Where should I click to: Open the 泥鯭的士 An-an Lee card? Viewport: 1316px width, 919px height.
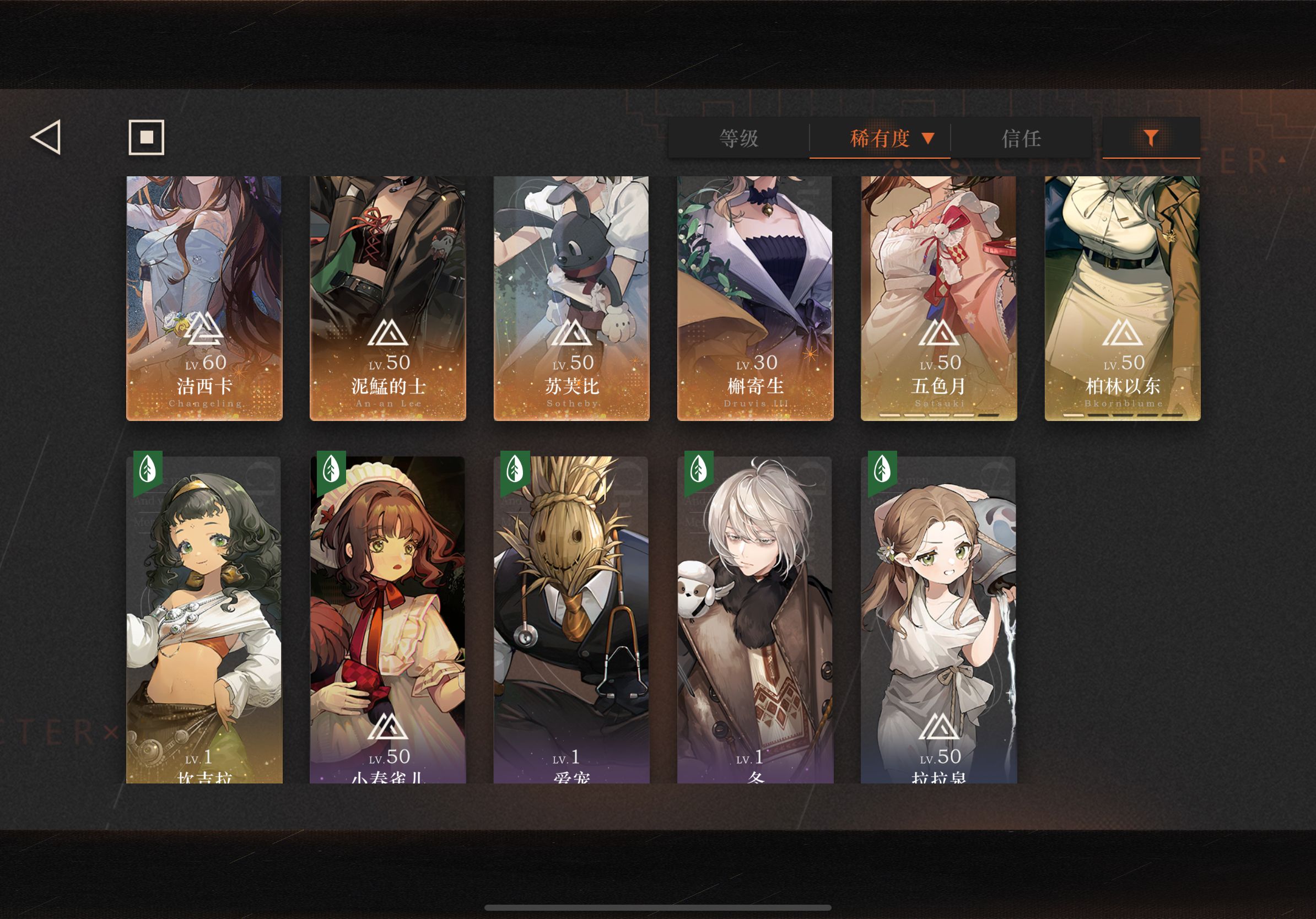(388, 298)
